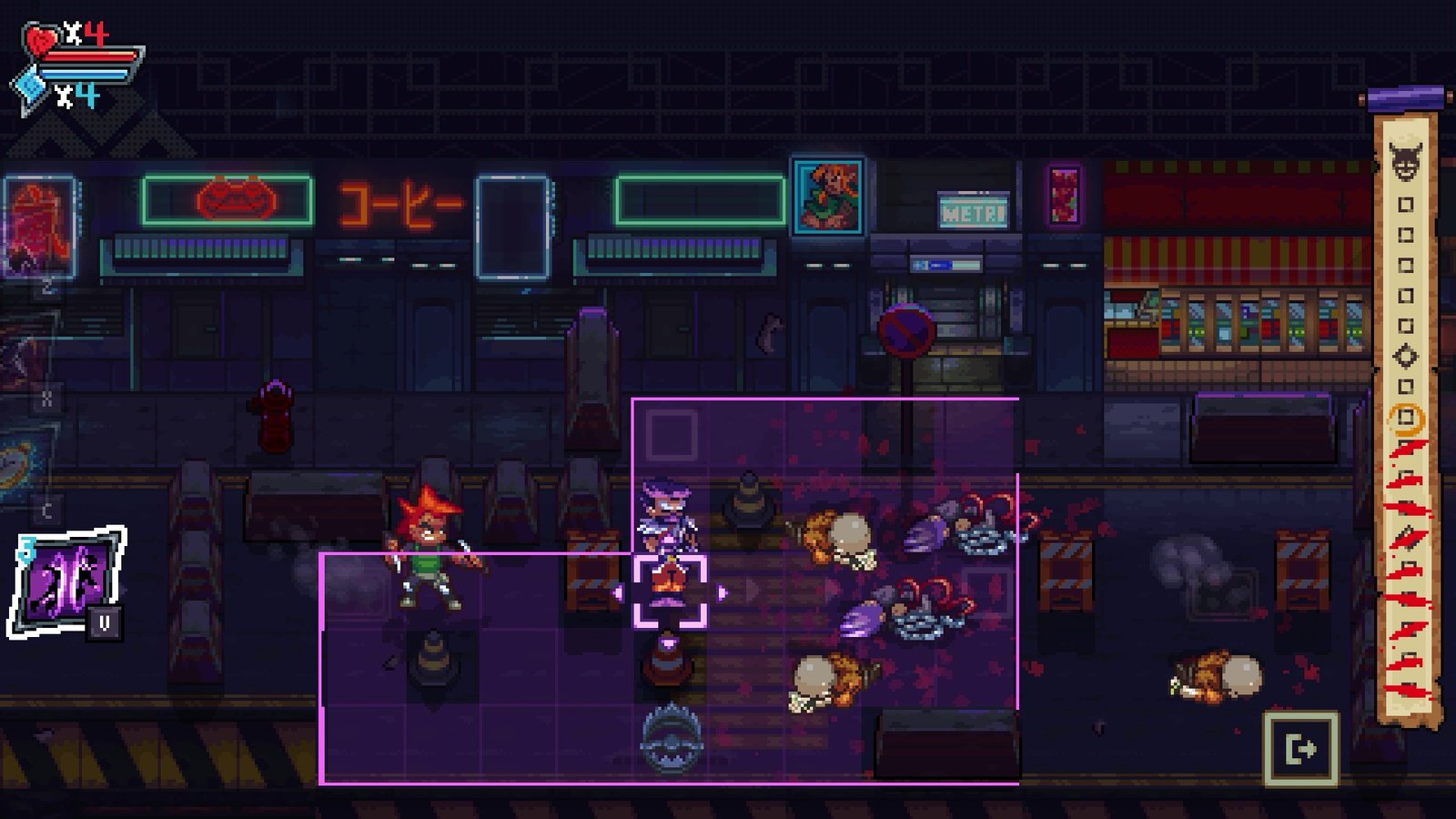
Task: Select the tile under the bracket cursor
Action: tap(670, 592)
